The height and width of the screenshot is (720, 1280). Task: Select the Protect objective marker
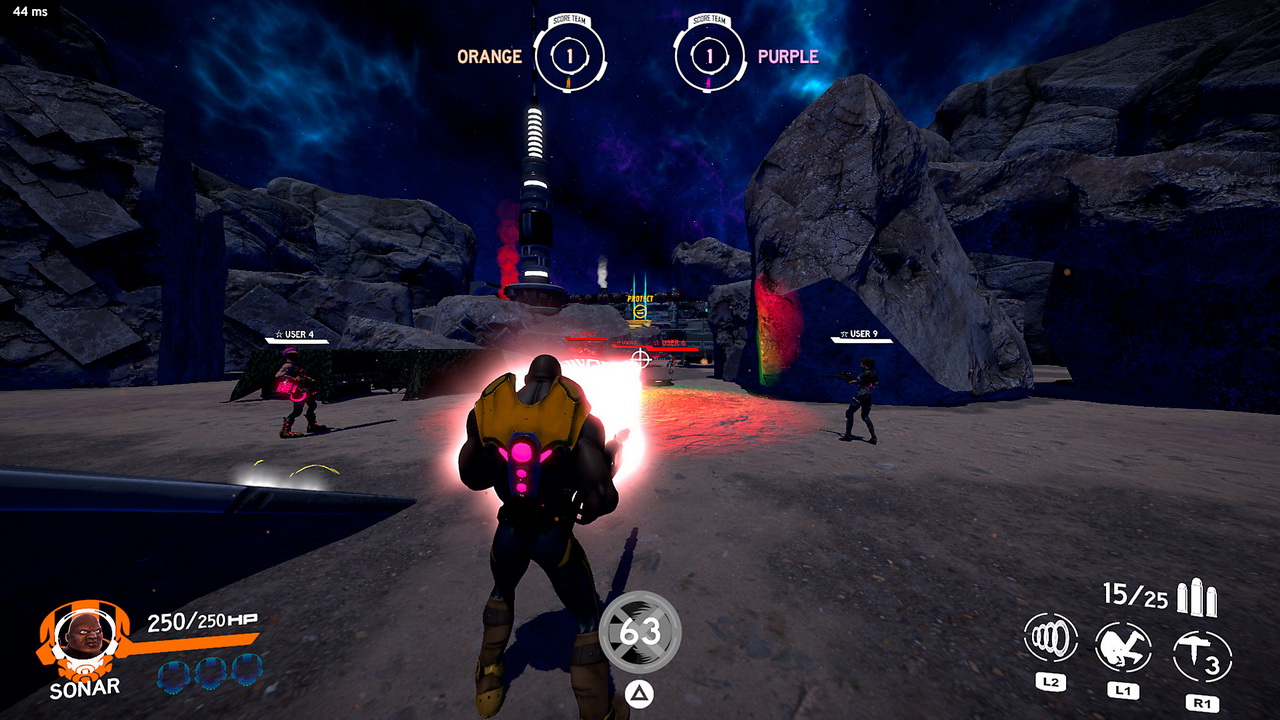[640, 310]
